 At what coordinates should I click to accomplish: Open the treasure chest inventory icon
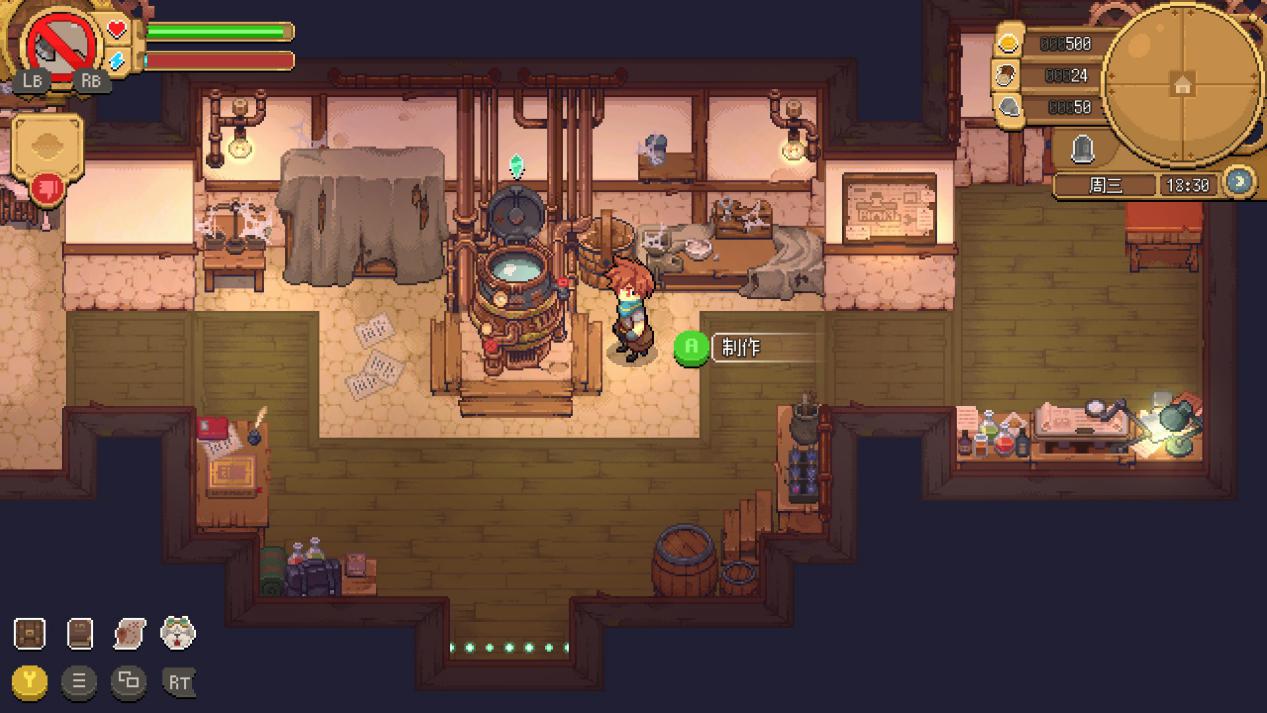pos(30,633)
